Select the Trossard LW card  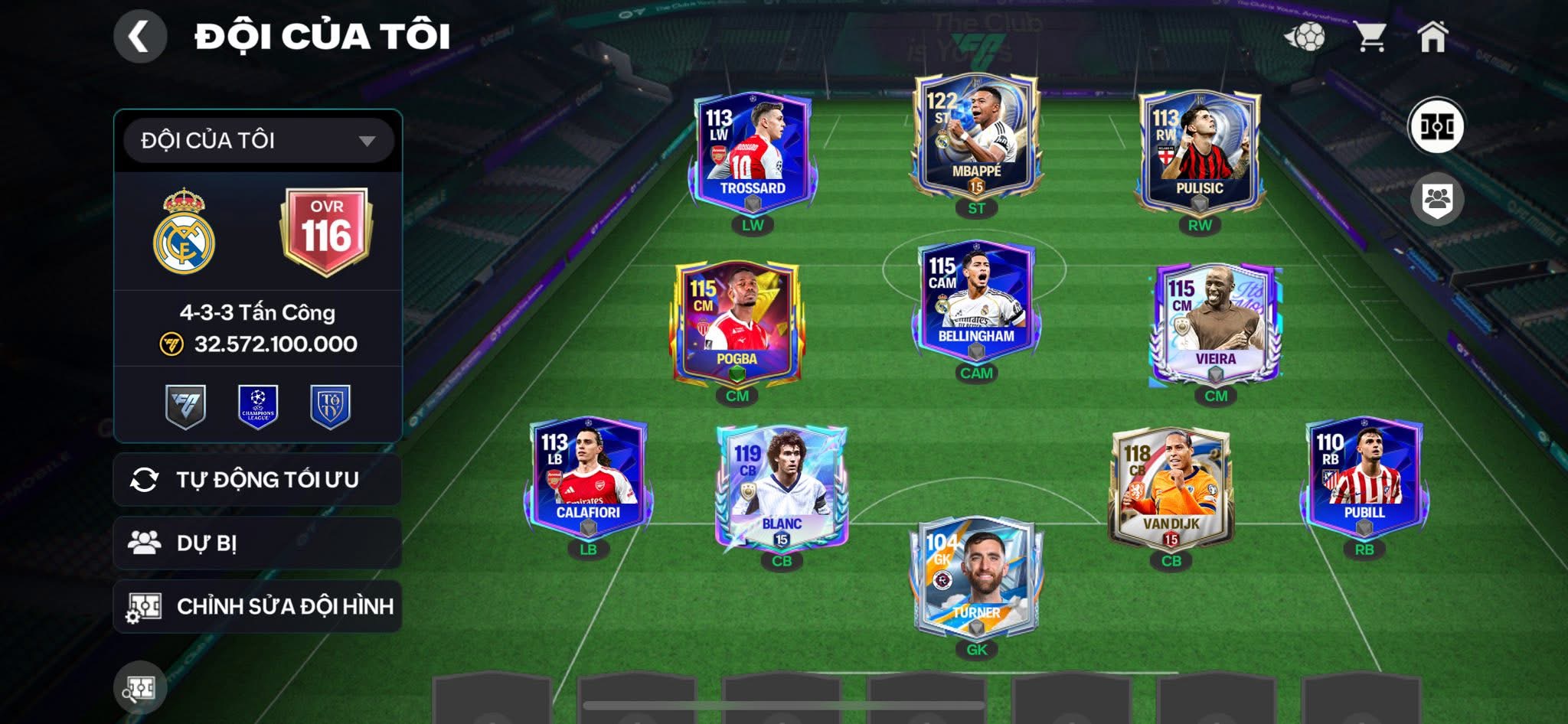point(753,152)
